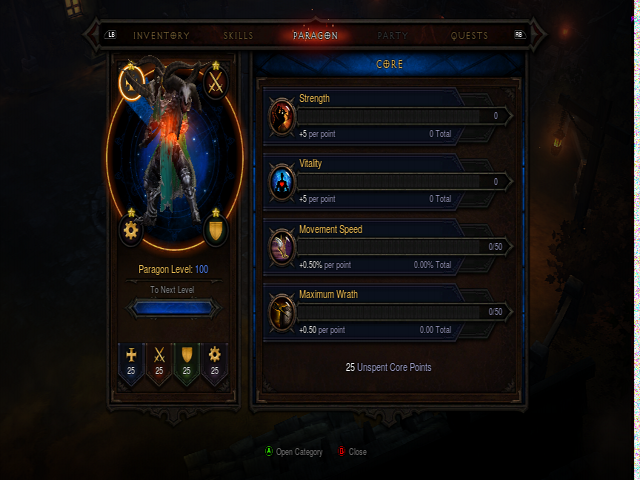Click the cross banner showing 25 points
The height and width of the screenshot is (480, 640).
point(131,362)
